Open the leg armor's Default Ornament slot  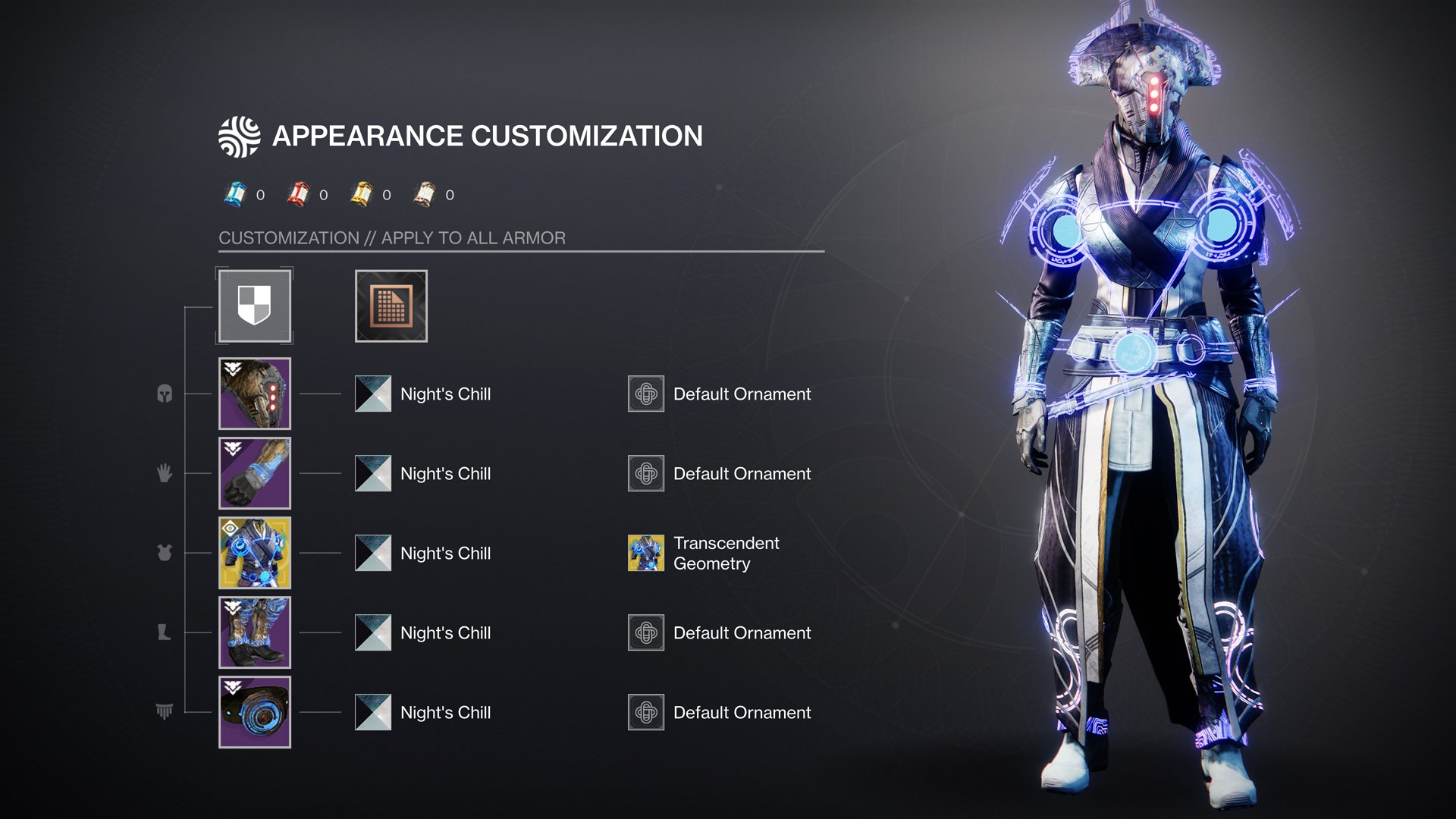[x=646, y=632]
